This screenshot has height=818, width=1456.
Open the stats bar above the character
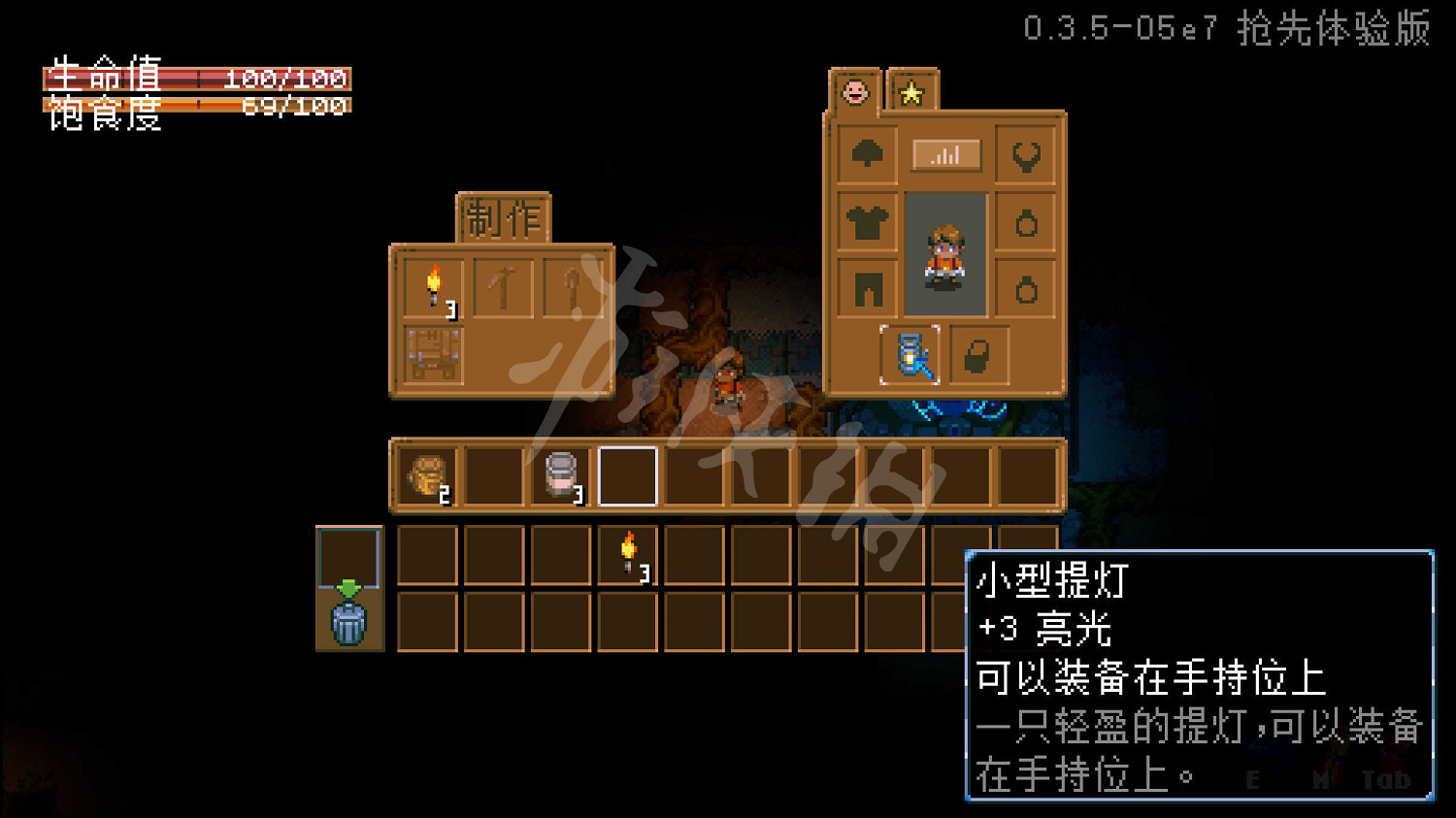point(946,153)
